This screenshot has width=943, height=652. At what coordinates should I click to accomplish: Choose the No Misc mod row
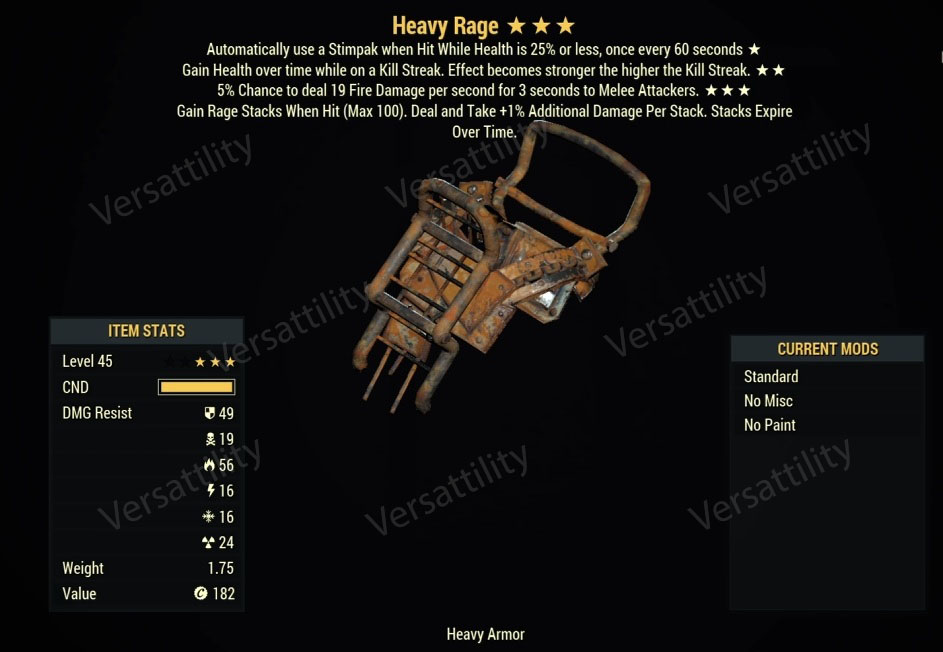[768, 401]
